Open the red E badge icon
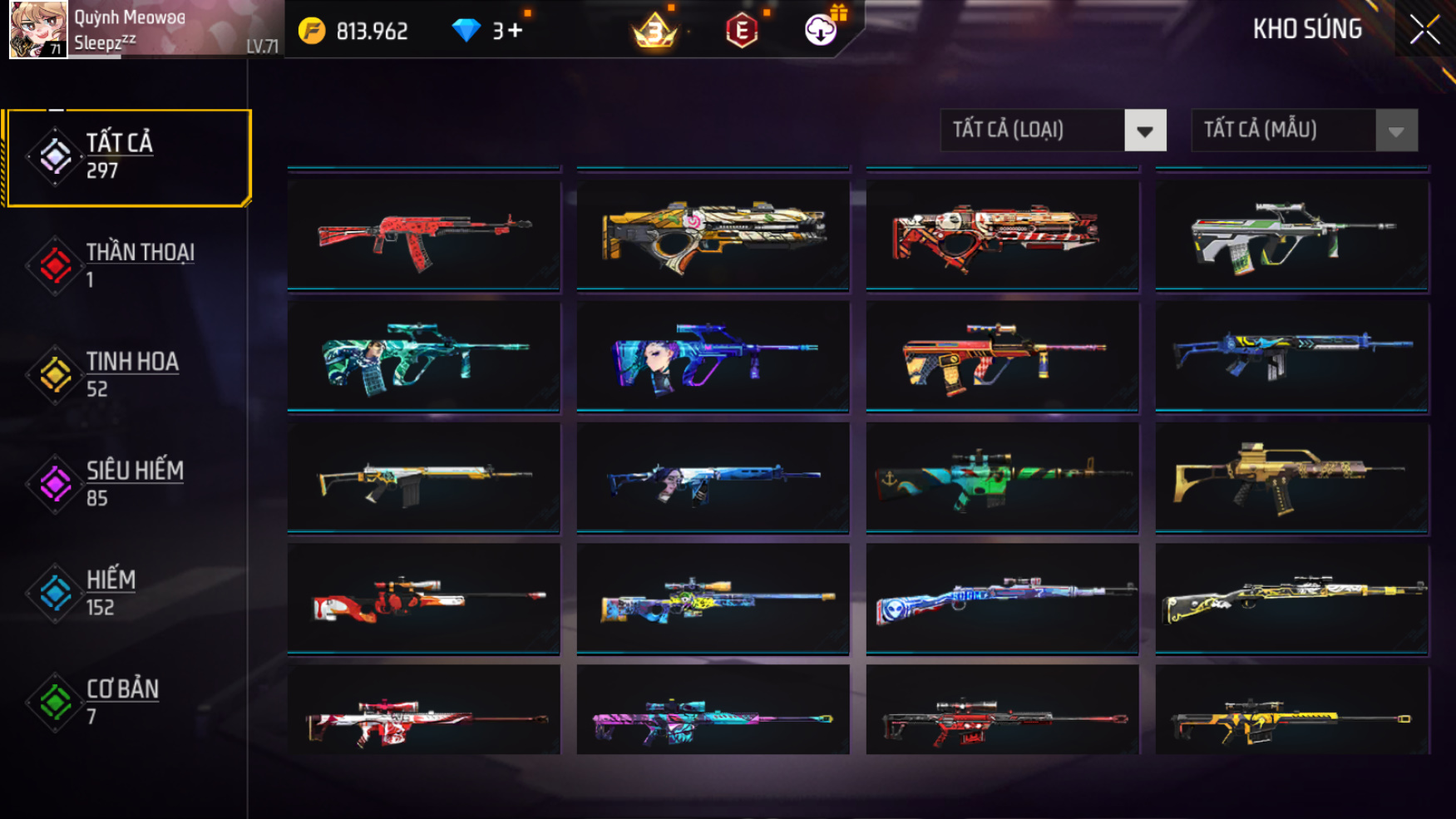Screen dimensions: 1456x819 pyautogui.click(x=741, y=32)
